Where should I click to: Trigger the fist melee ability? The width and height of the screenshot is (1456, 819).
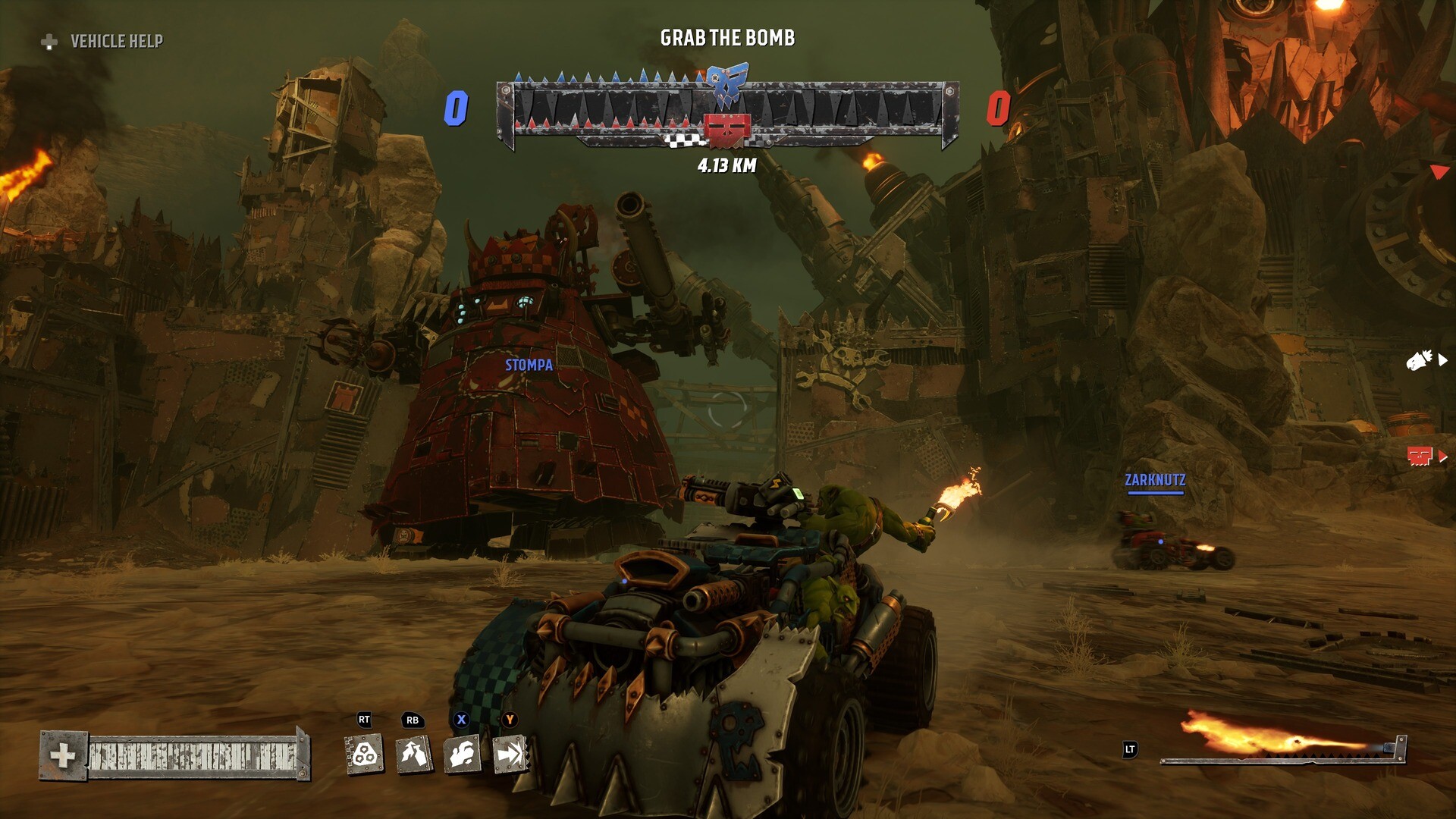tap(462, 755)
